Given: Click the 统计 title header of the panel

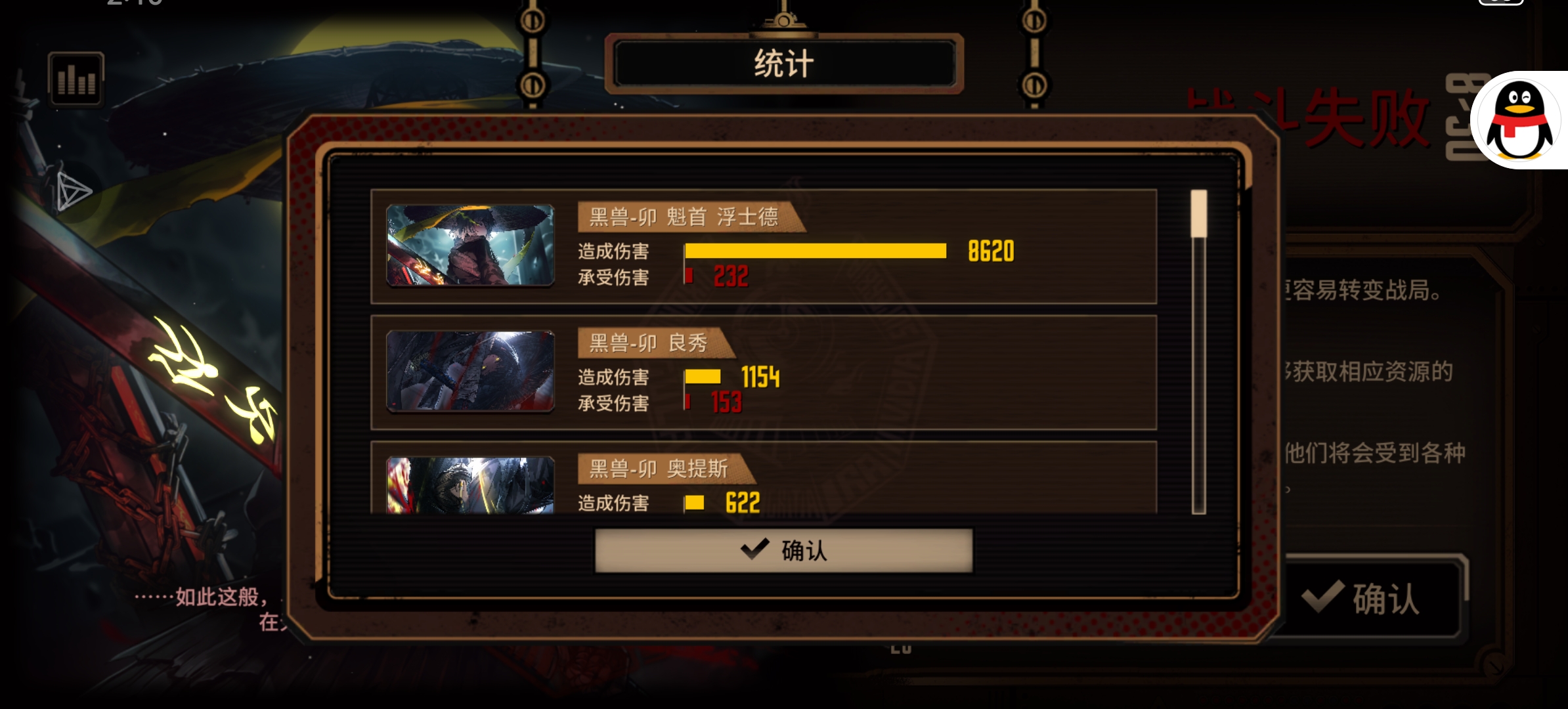Looking at the screenshot, I should coord(785,62).
